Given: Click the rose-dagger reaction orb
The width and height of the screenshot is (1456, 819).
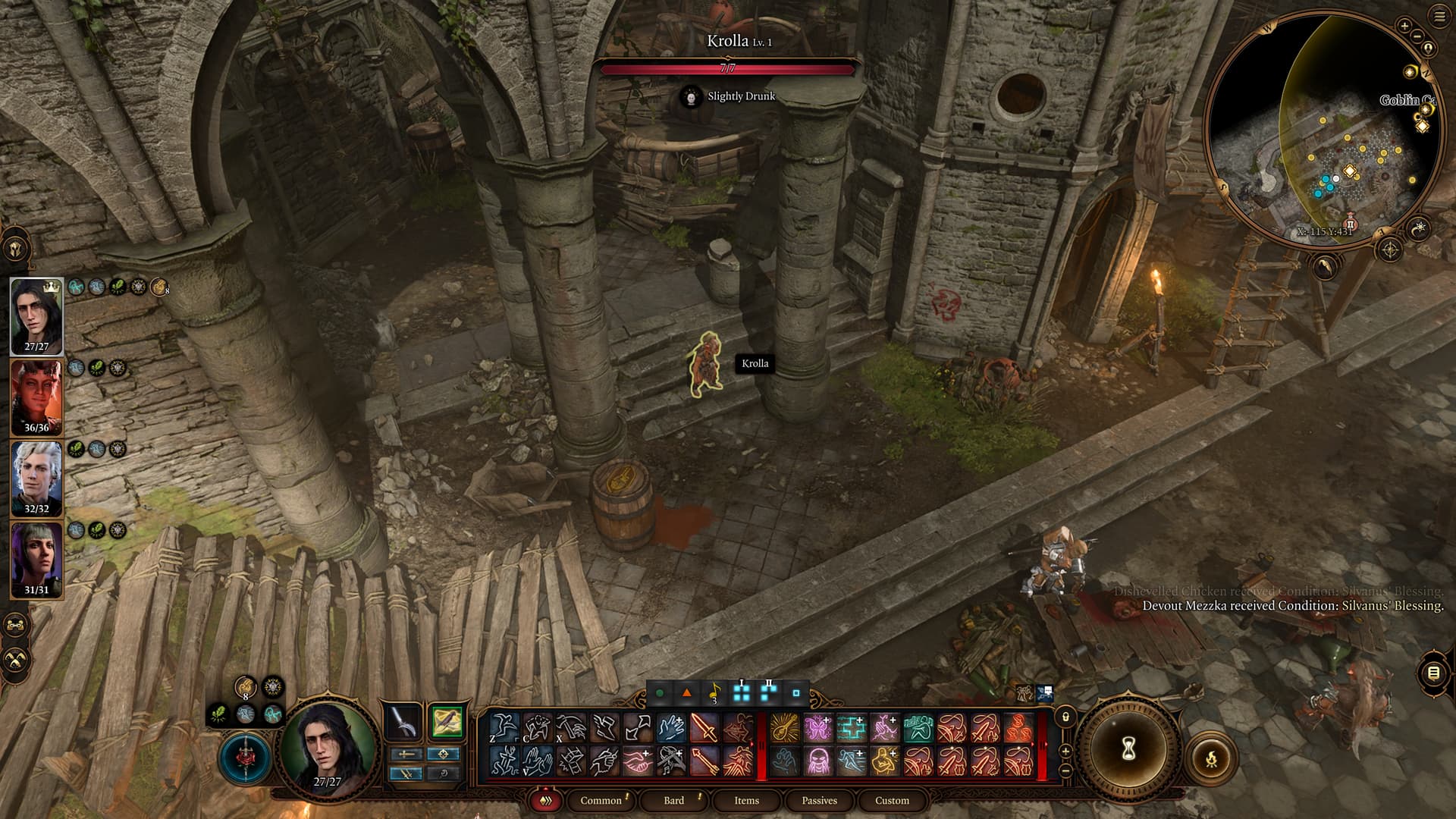Looking at the screenshot, I should pyautogui.click(x=245, y=758).
